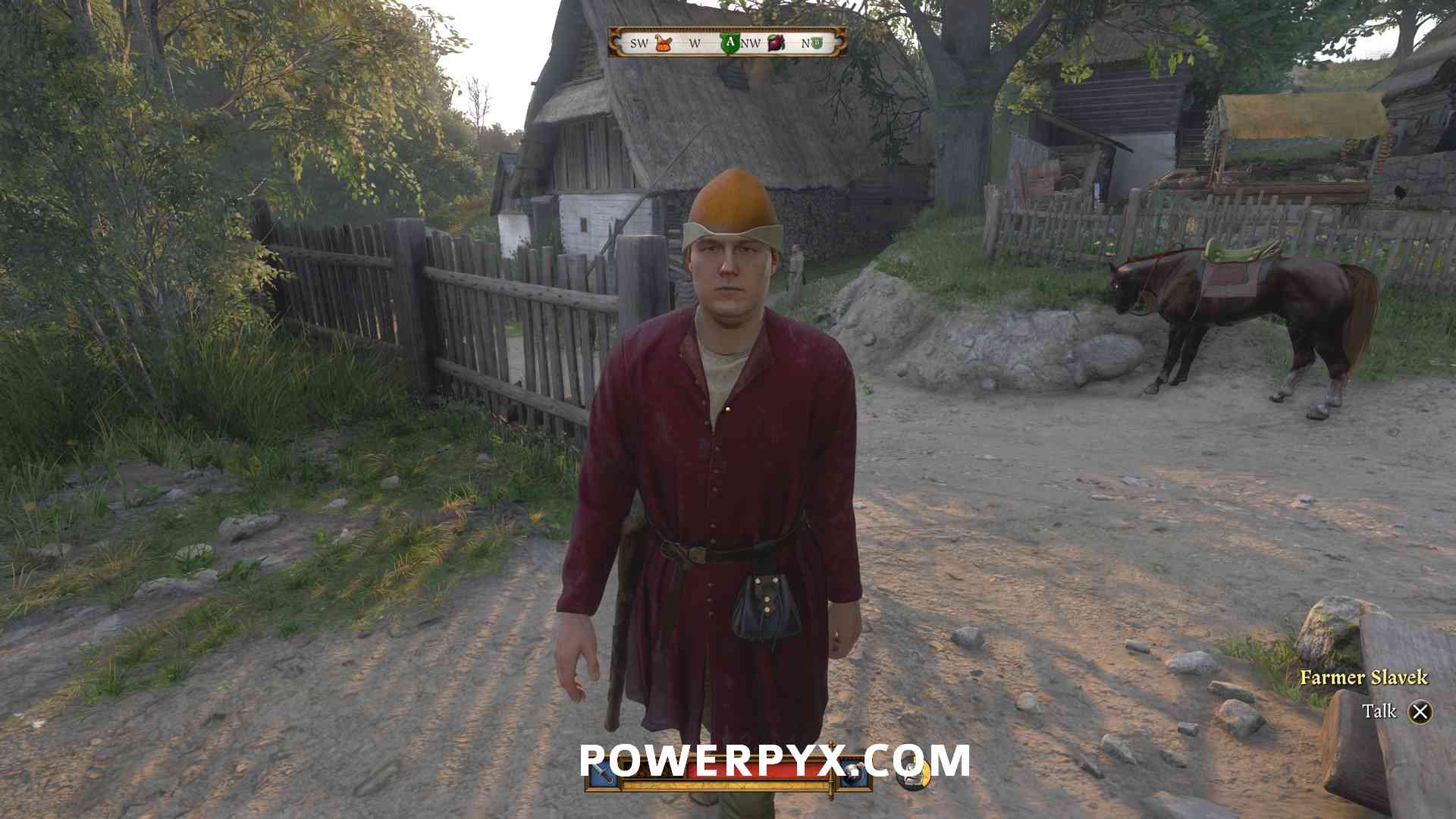The height and width of the screenshot is (819, 1456).
Task: Click the round dog companion icon
Action: coord(913,774)
